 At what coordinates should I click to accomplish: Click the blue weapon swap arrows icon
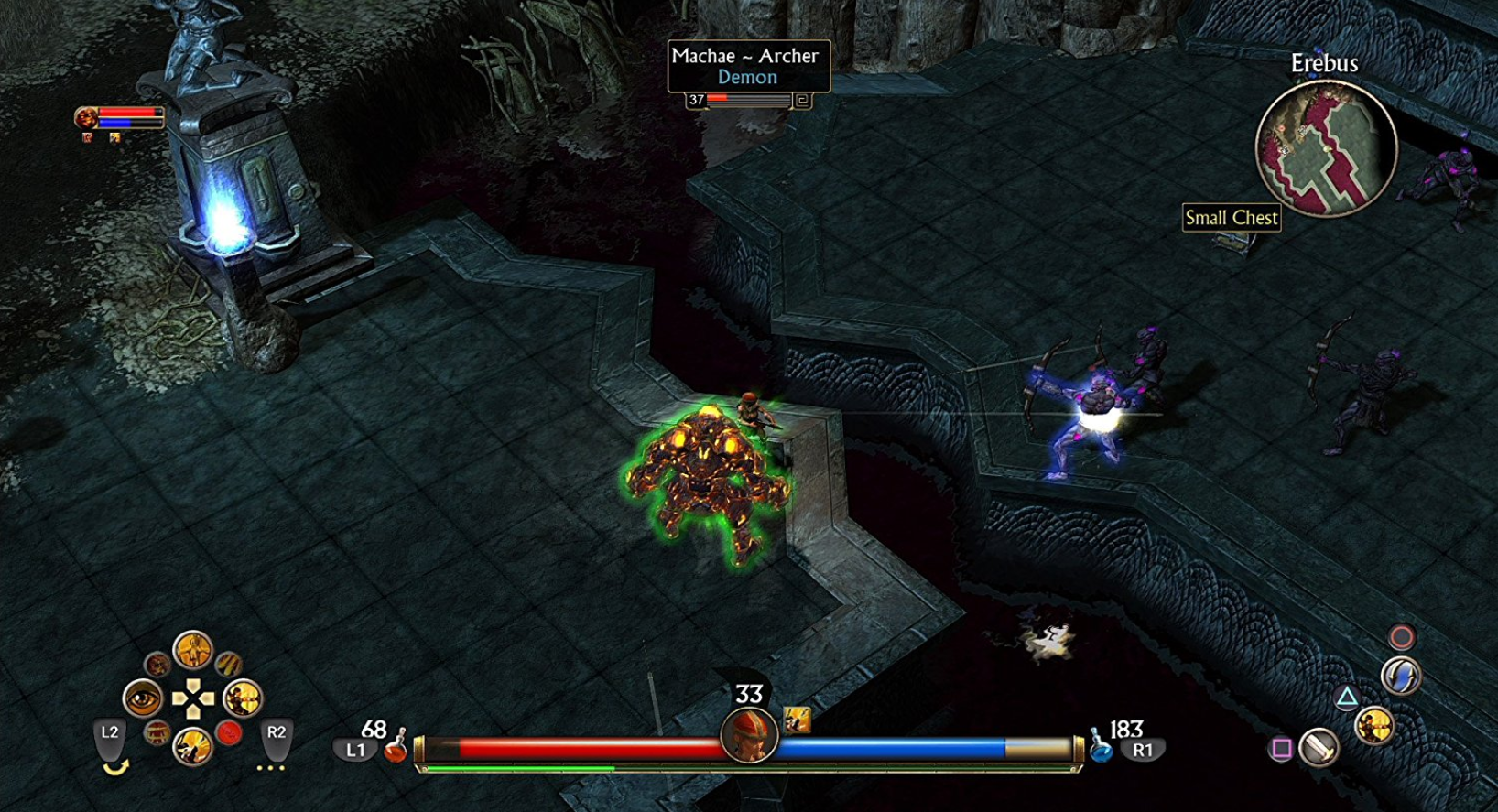1401,677
